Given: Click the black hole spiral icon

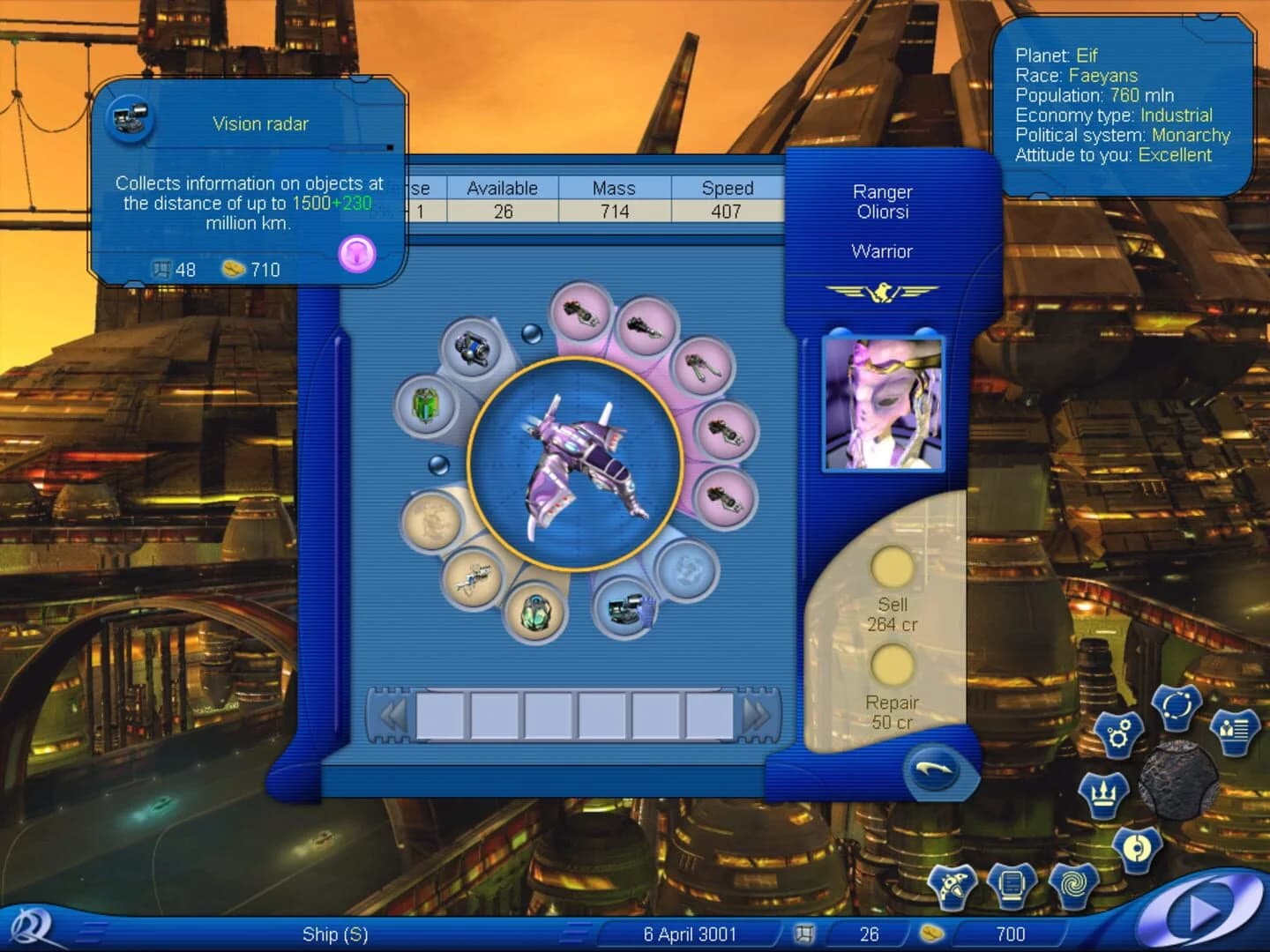Looking at the screenshot, I should tap(1074, 883).
